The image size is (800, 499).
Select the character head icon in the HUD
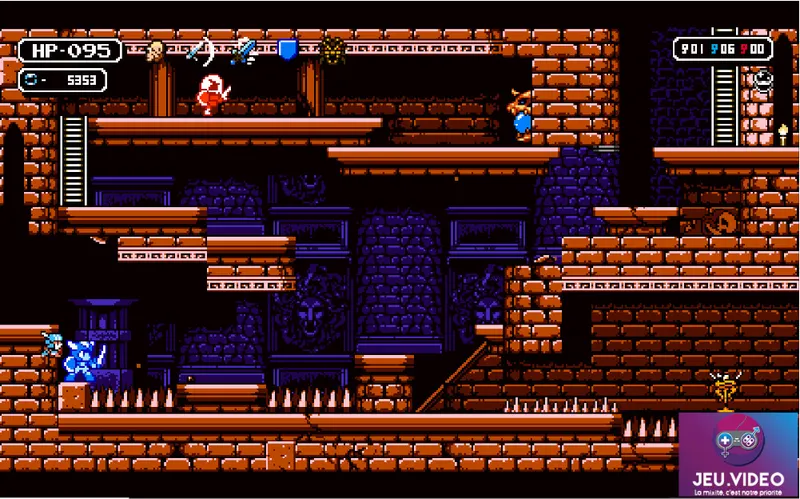pyautogui.click(x=155, y=51)
